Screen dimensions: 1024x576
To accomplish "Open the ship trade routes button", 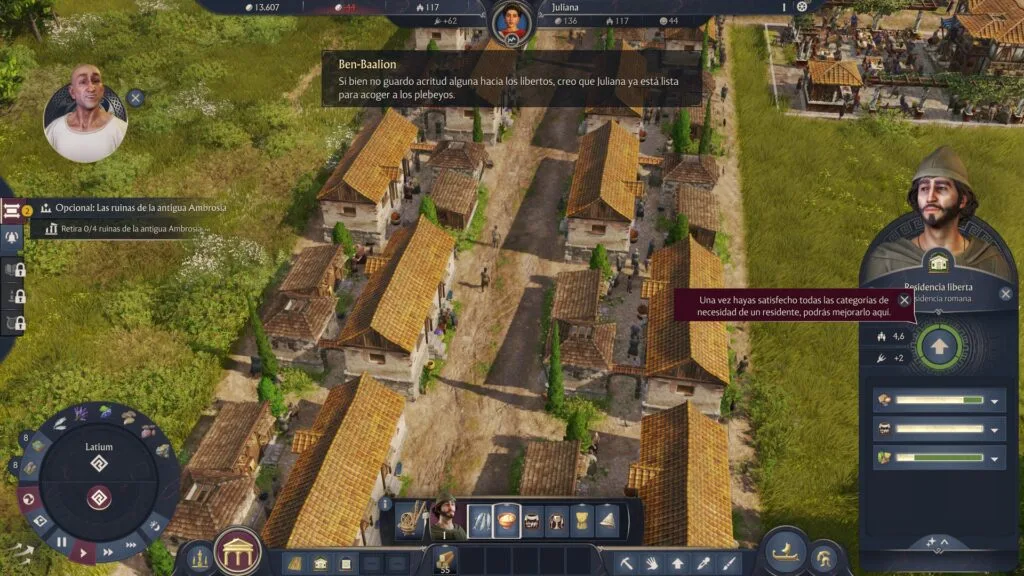I will tap(787, 552).
